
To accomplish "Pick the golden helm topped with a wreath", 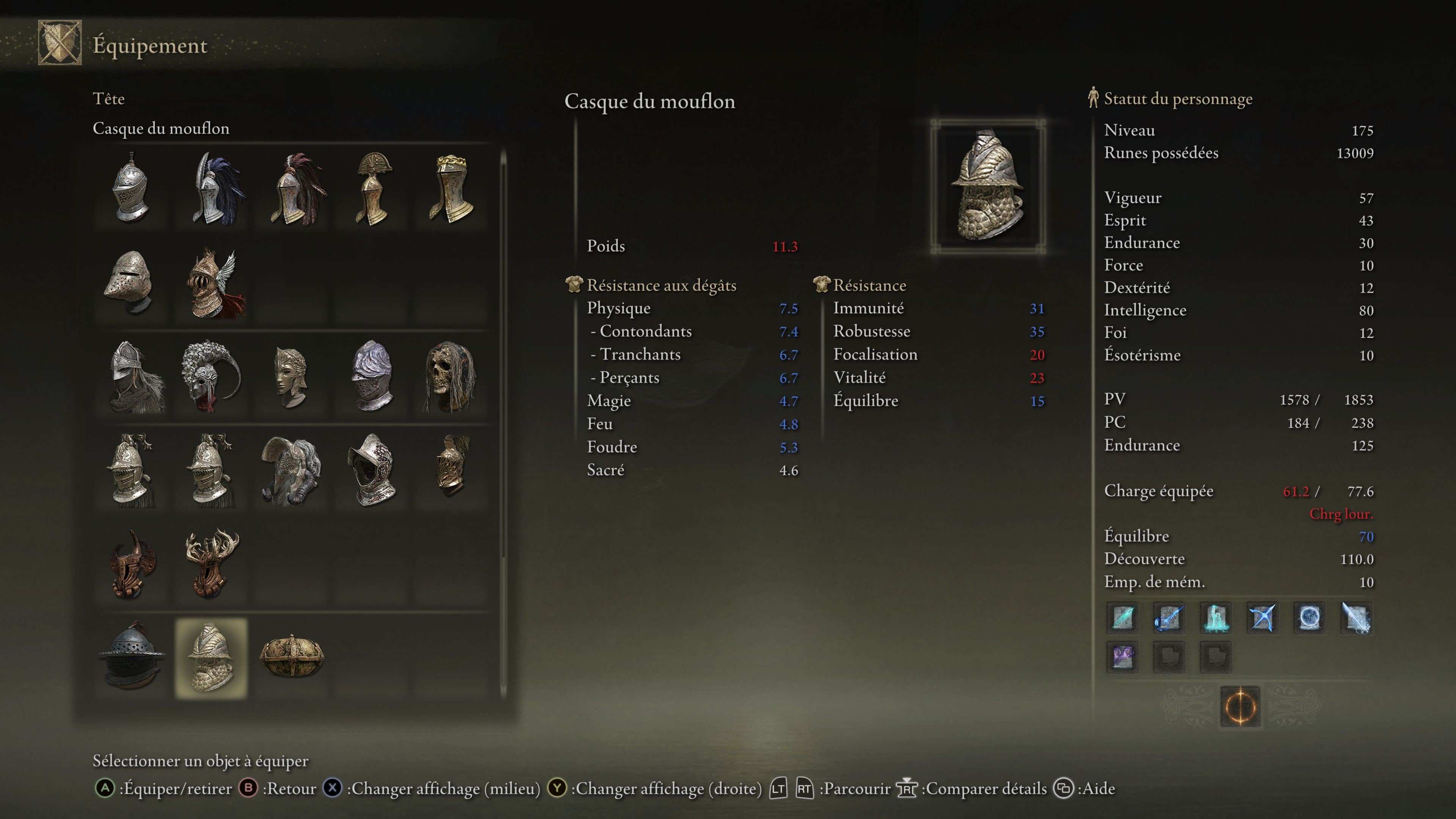I will click(451, 188).
